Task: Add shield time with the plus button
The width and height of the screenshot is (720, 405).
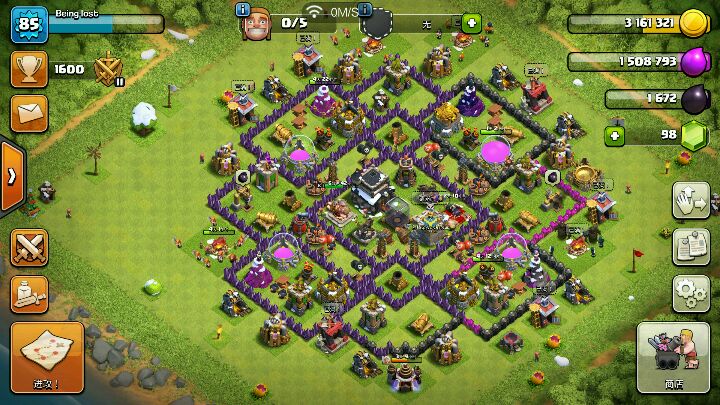Action: [471, 22]
